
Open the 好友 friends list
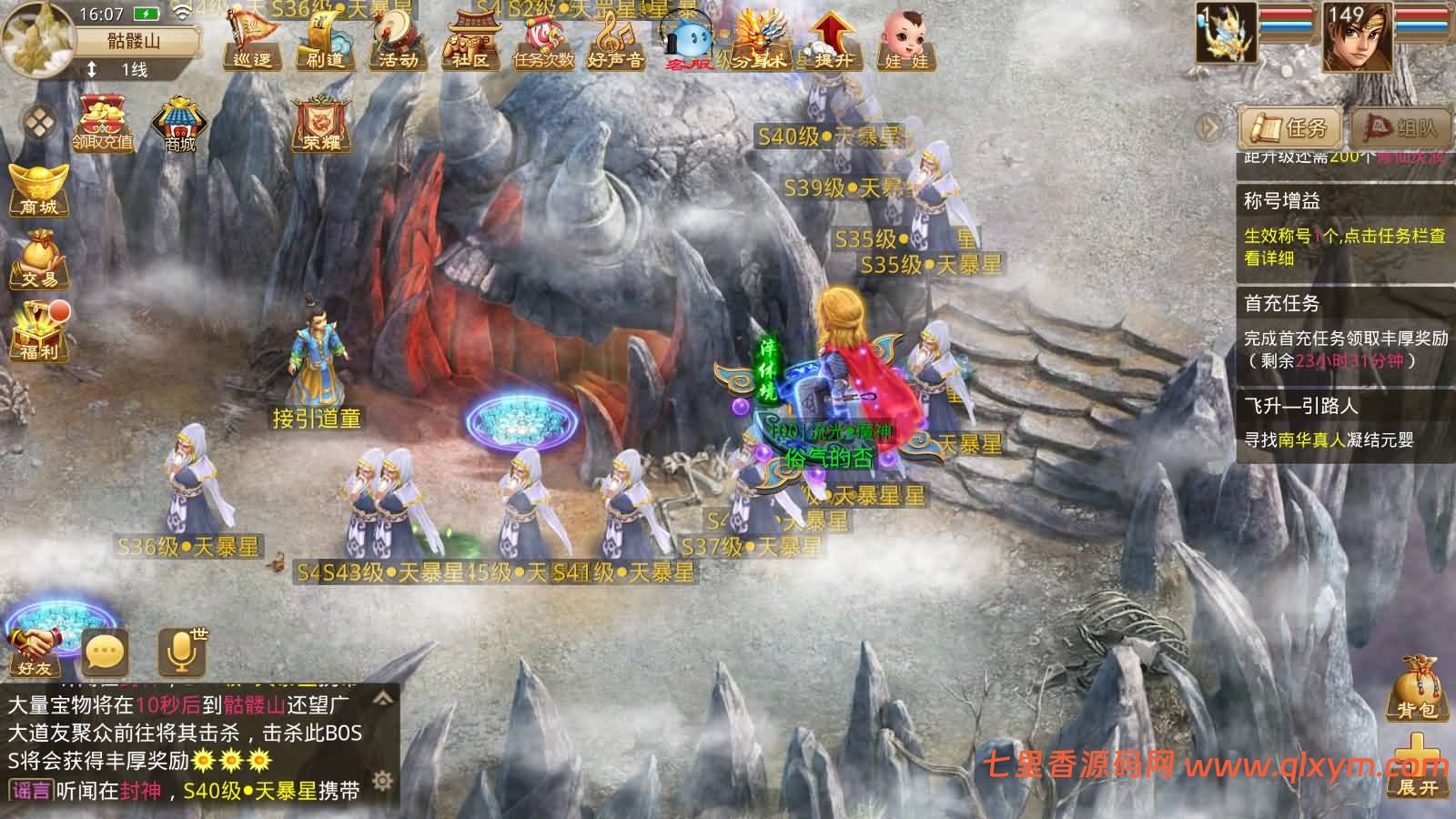tap(35, 651)
